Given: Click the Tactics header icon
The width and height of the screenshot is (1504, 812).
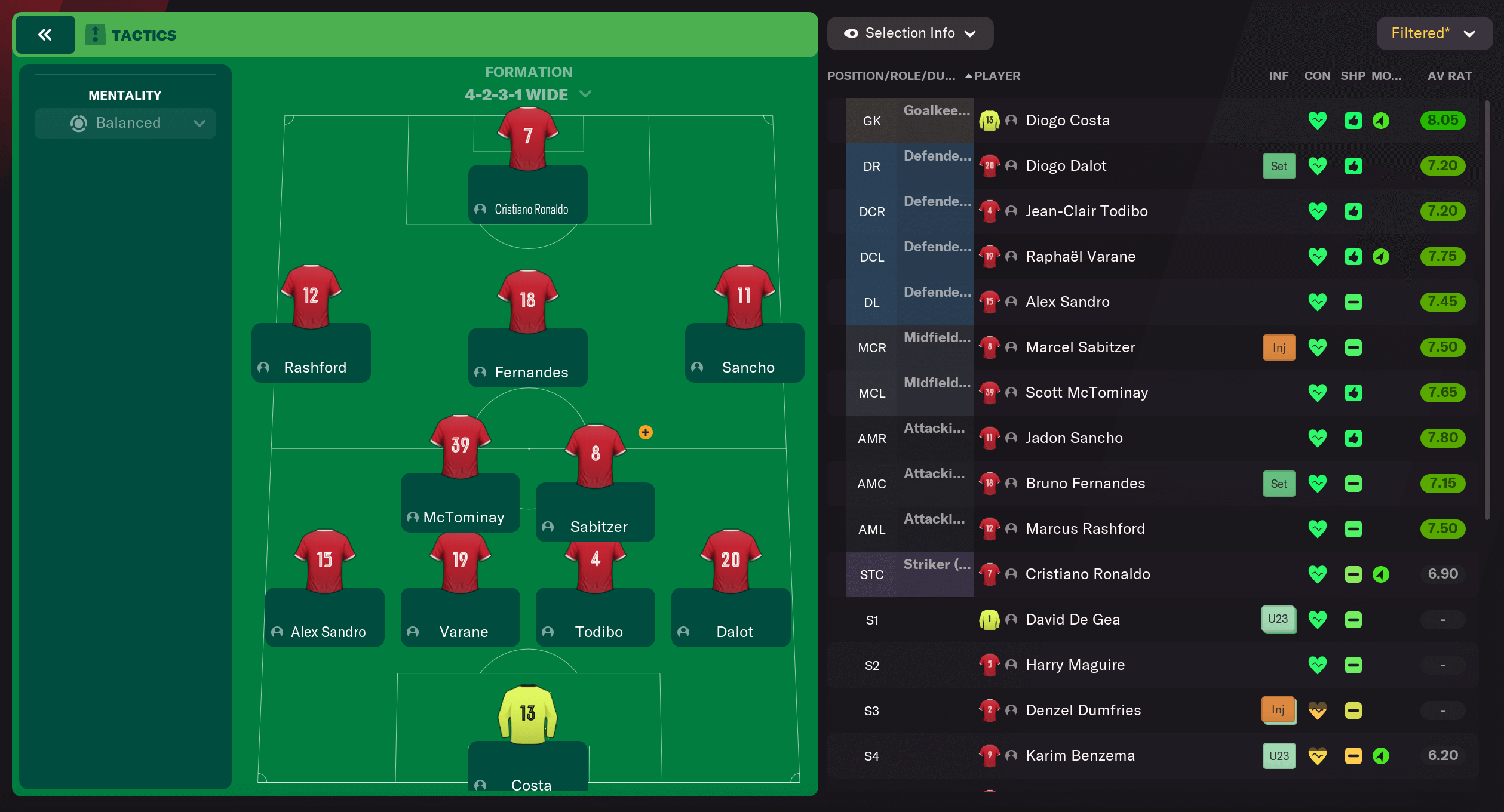Looking at the screenshot, I should 96,34.
